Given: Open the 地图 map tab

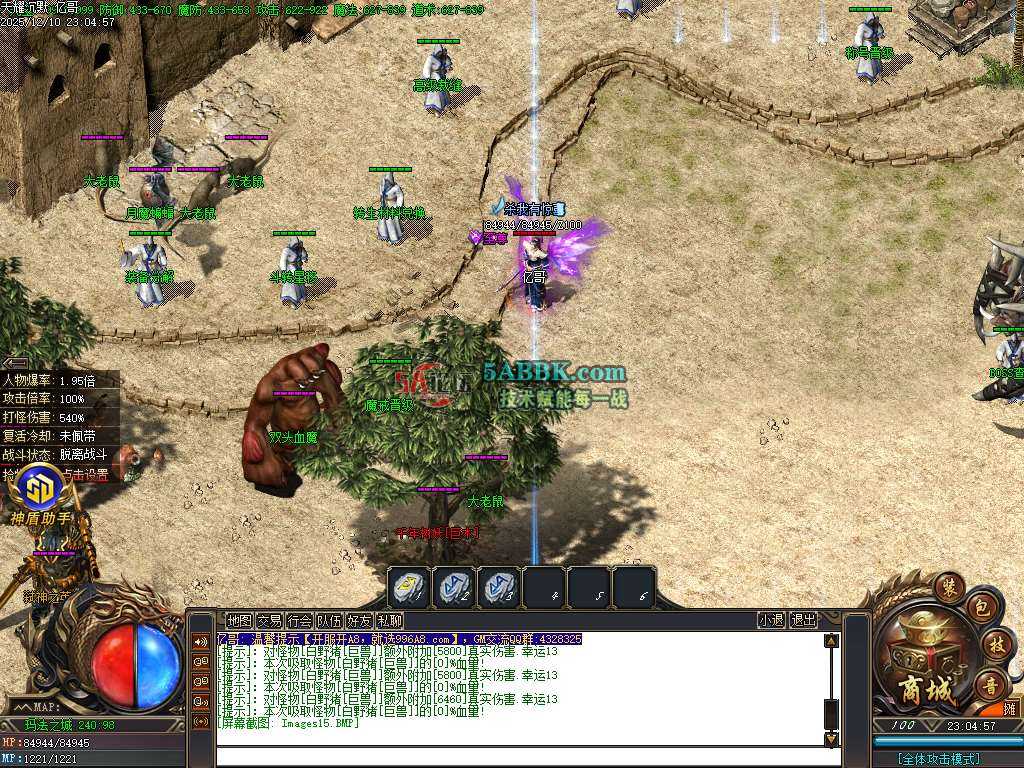Looking at the screenshot, I should click(239, 621).
